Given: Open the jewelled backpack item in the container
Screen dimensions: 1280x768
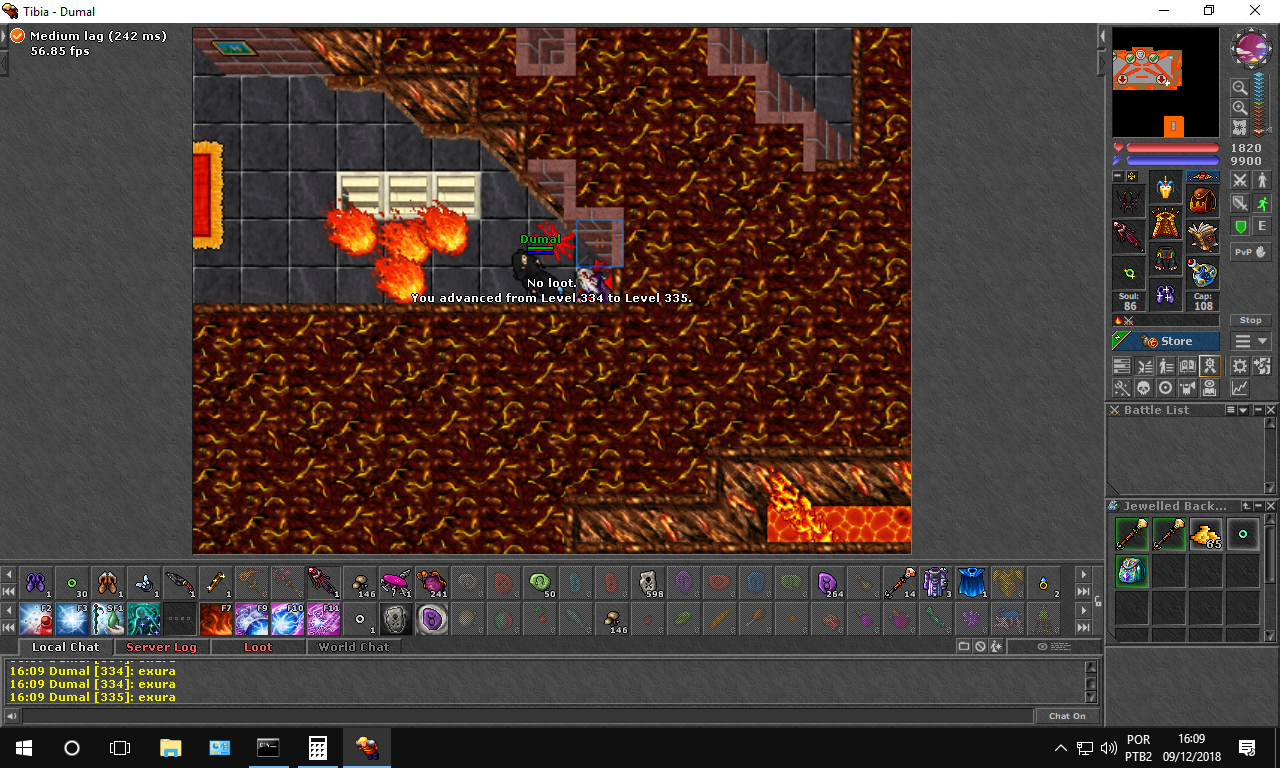Looking at the screenshot, I should [x=1131, y=571].
